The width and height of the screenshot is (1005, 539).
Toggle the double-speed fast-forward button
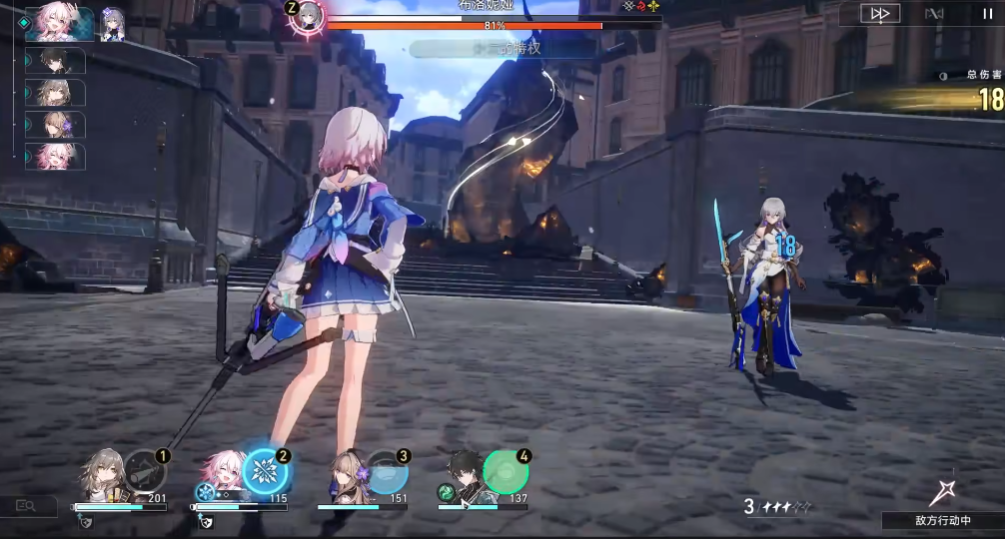(x=880, y=14)
